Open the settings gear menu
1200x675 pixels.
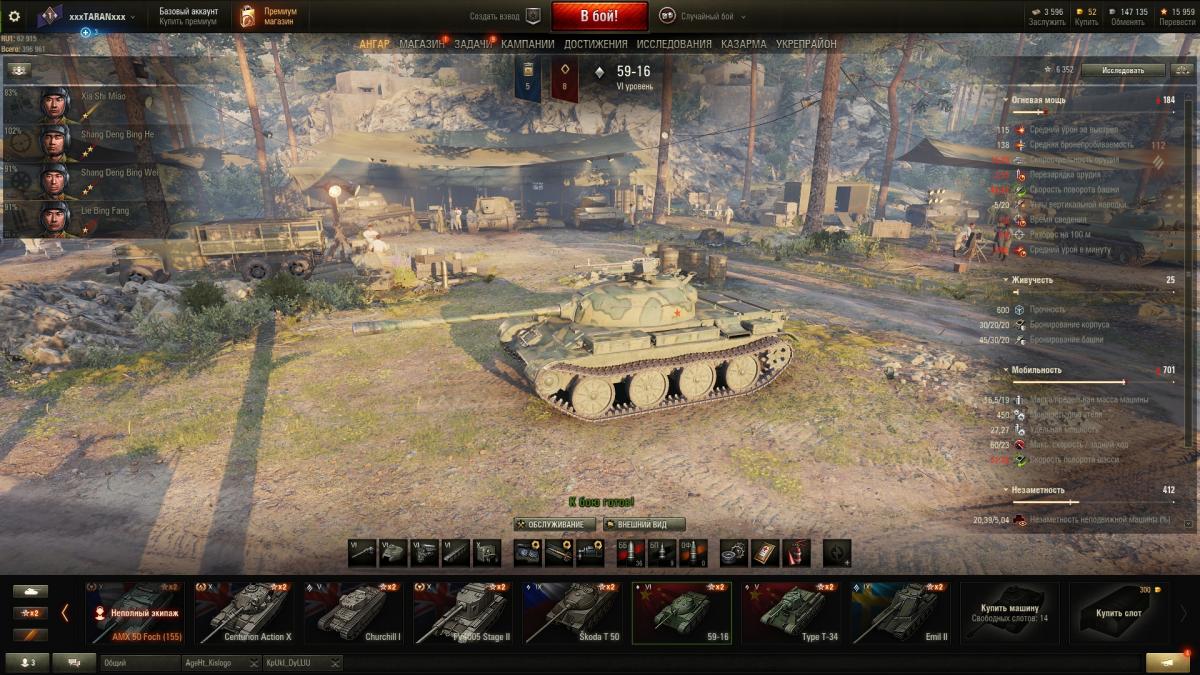pyautogui.click(x=14, y=16)
